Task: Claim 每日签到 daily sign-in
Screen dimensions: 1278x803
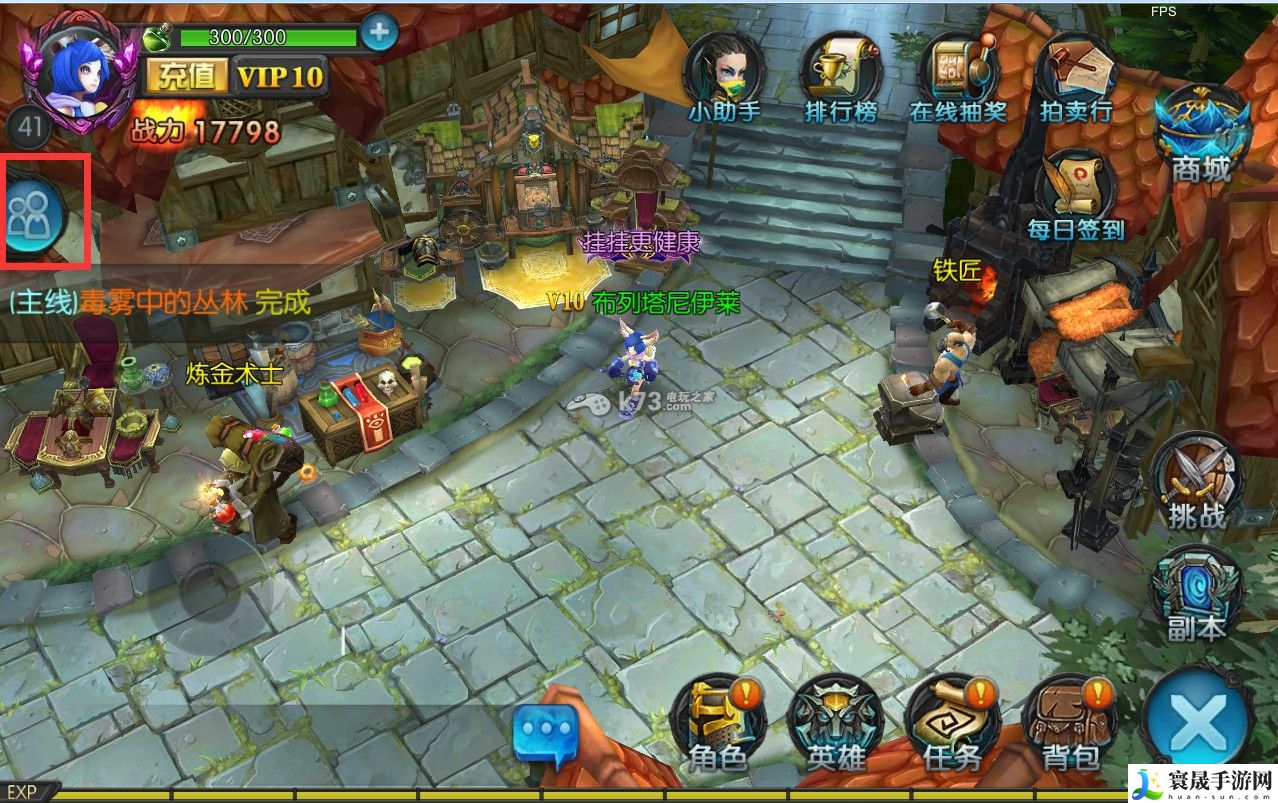Action: click(1076, 195)
